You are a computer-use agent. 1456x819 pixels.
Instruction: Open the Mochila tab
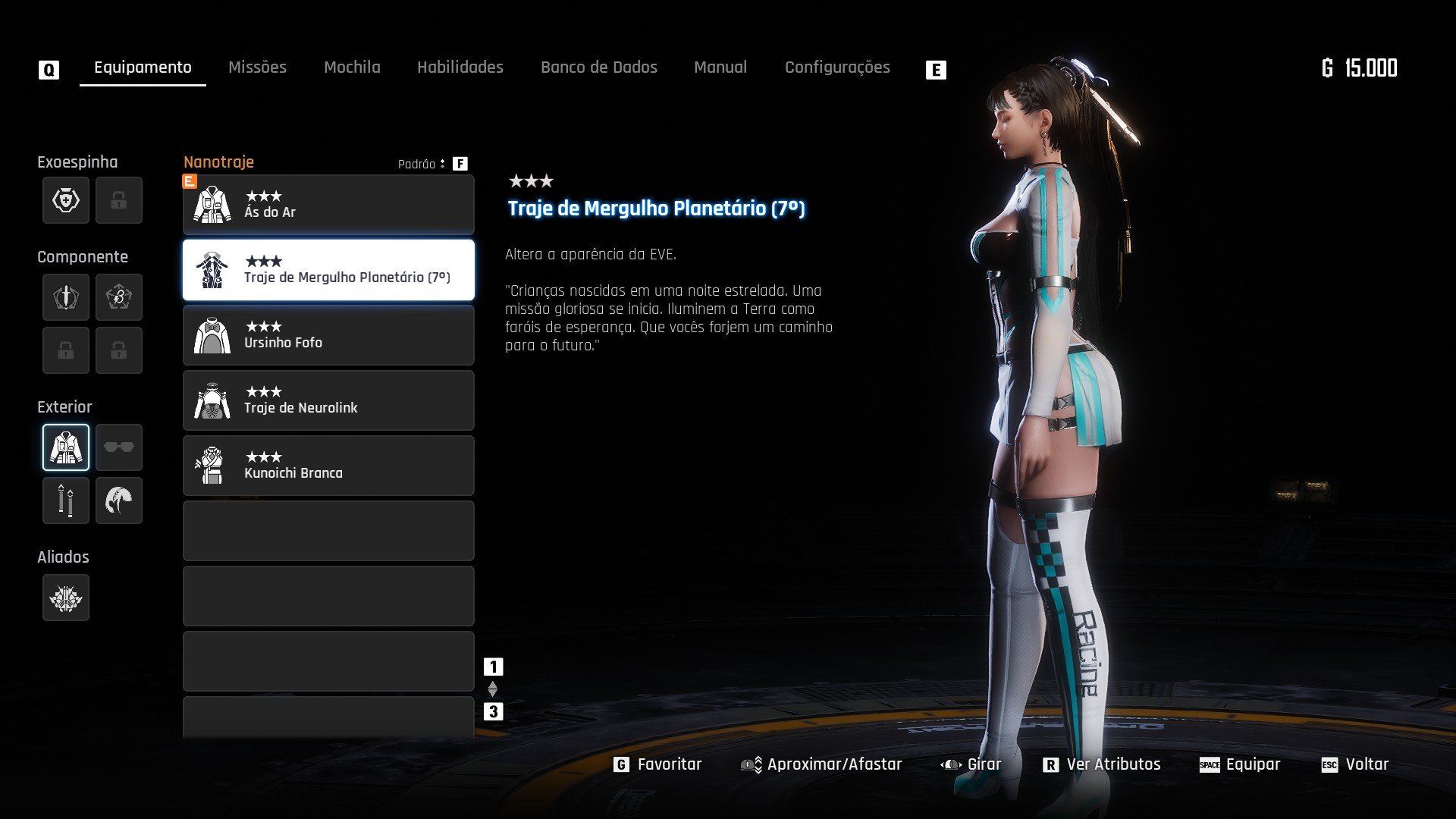coord(352,67)
